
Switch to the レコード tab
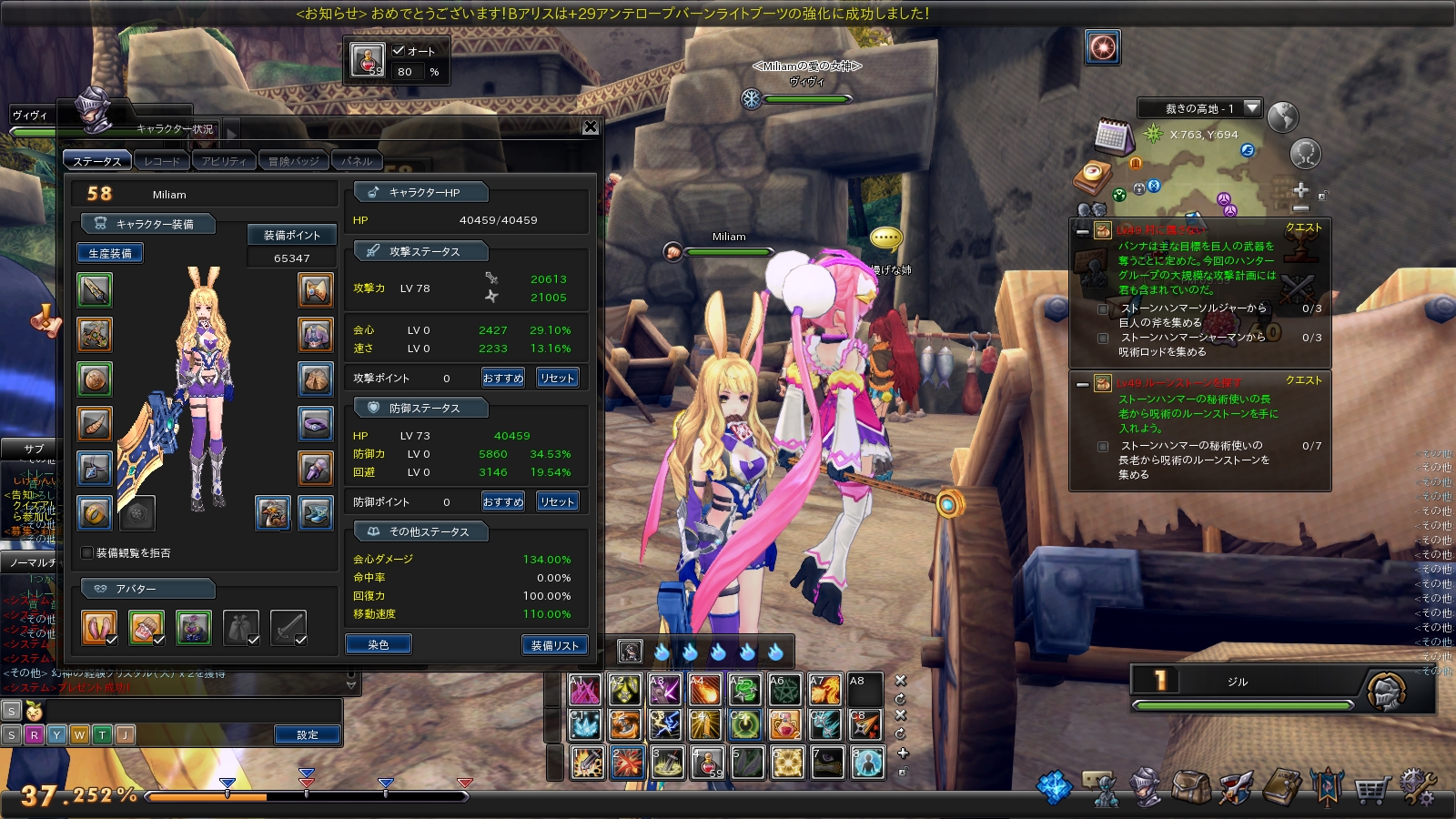162,161
